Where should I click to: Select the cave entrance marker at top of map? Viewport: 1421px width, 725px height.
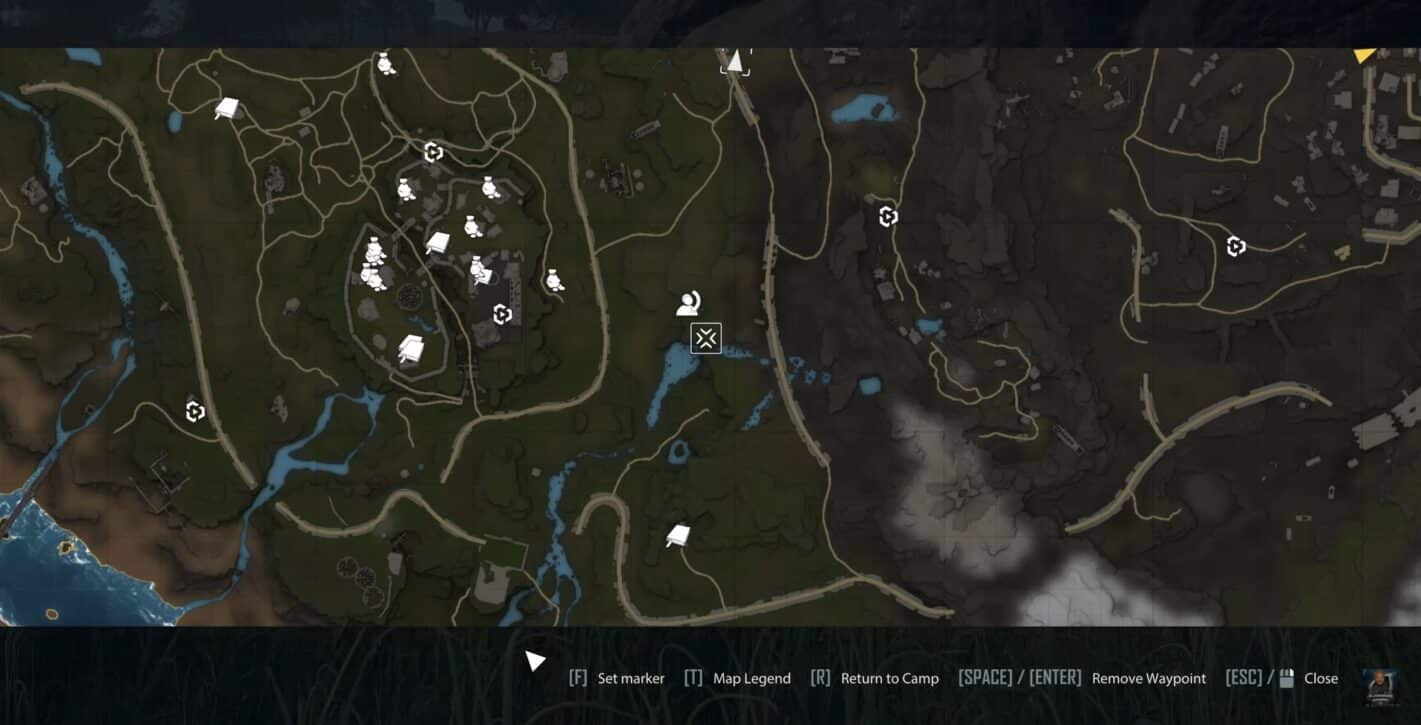tap(735, 62)
